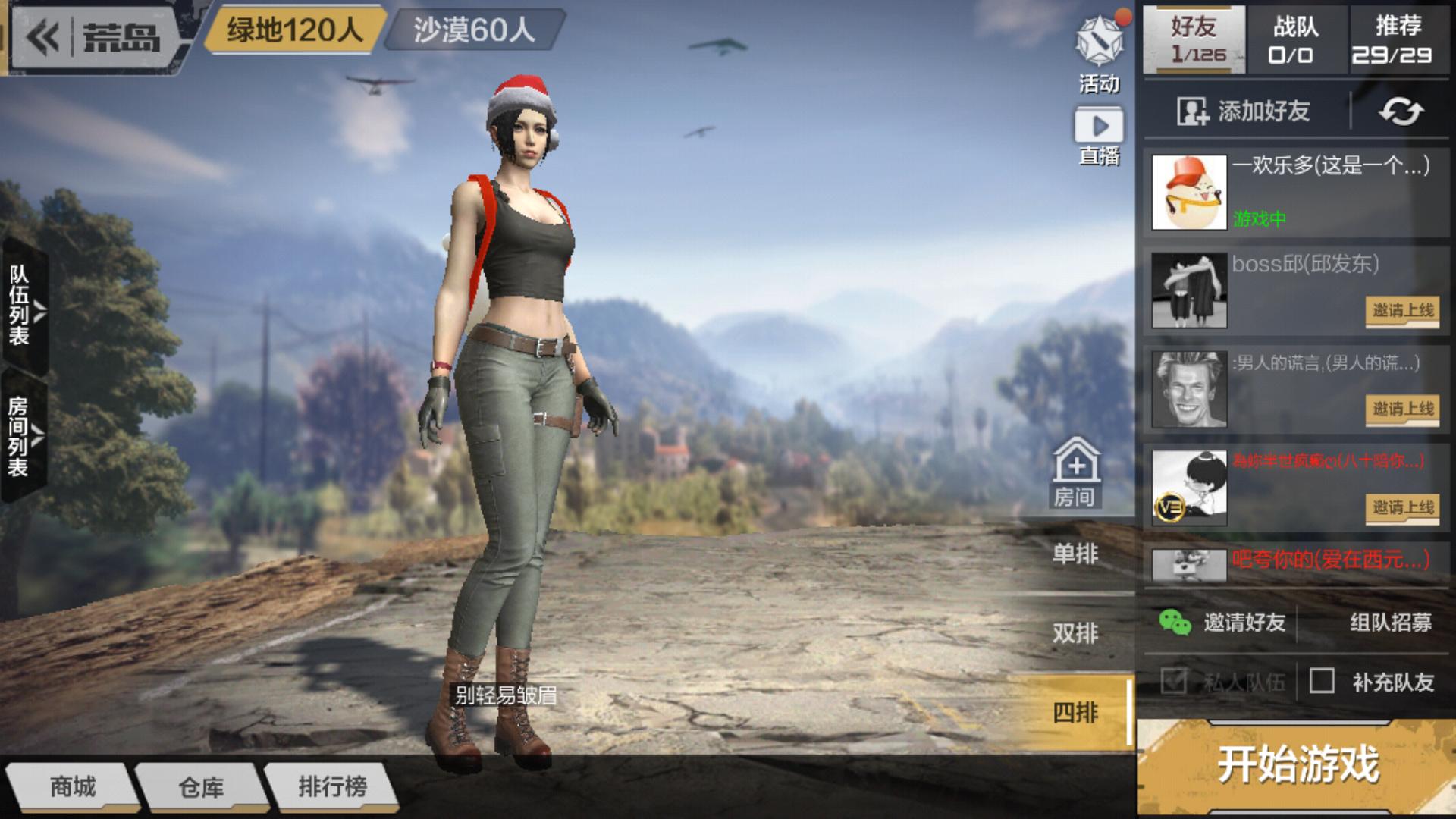Choose 单排 solo mode

[x=1075, y=554]
